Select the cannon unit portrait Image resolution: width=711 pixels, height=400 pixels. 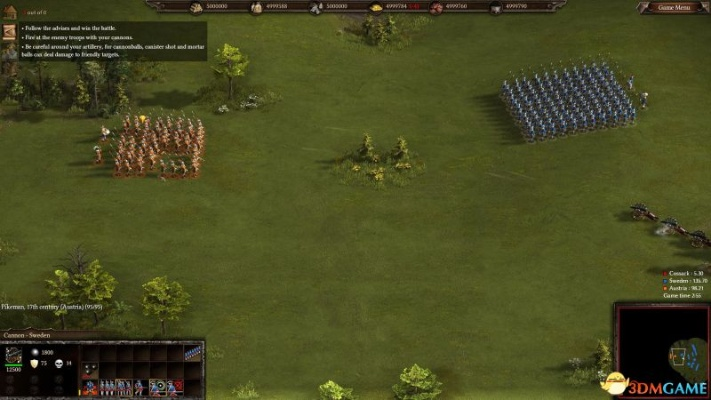point(14,355)
